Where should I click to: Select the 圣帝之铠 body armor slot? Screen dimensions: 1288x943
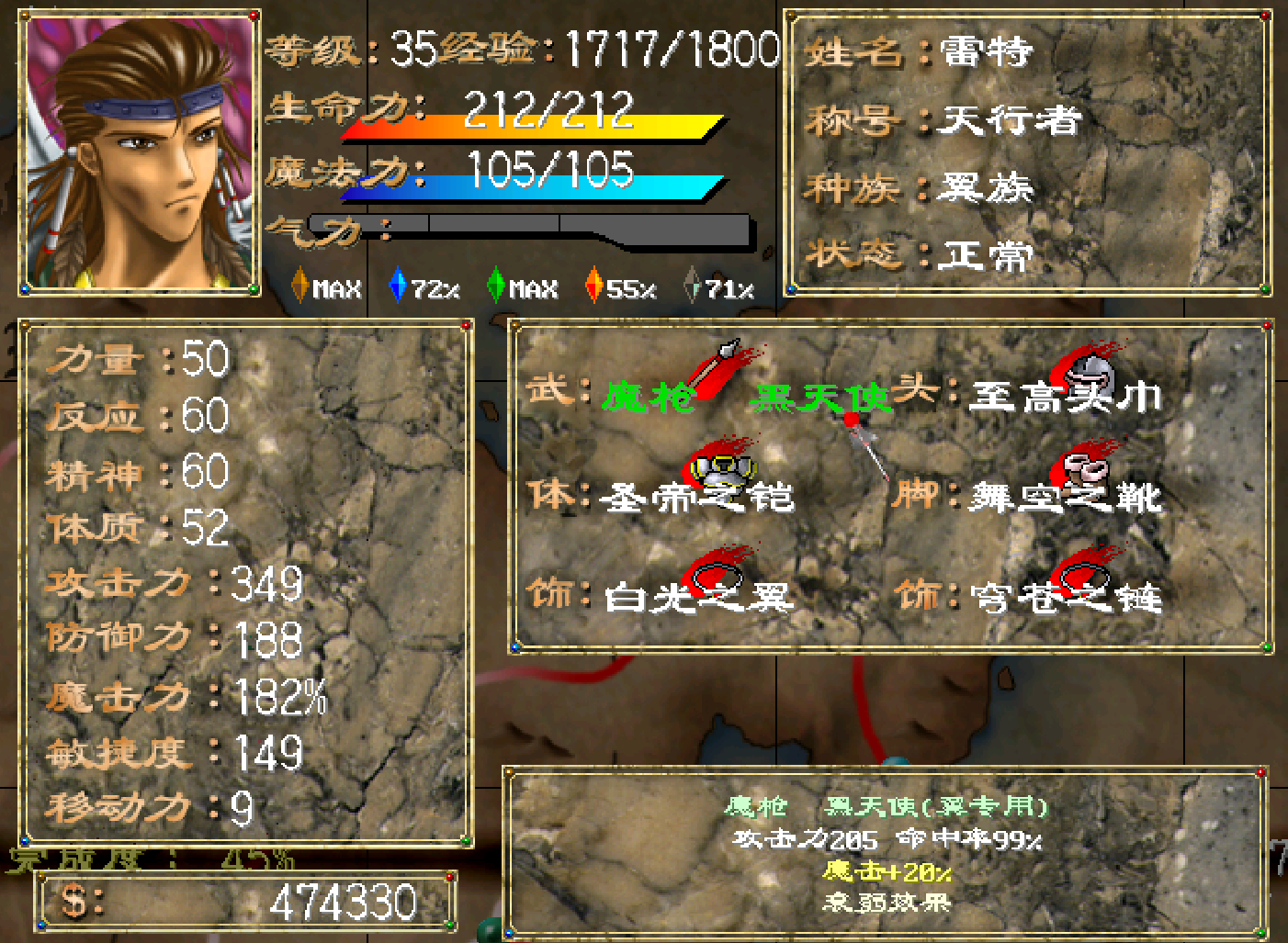pos(696,496)
